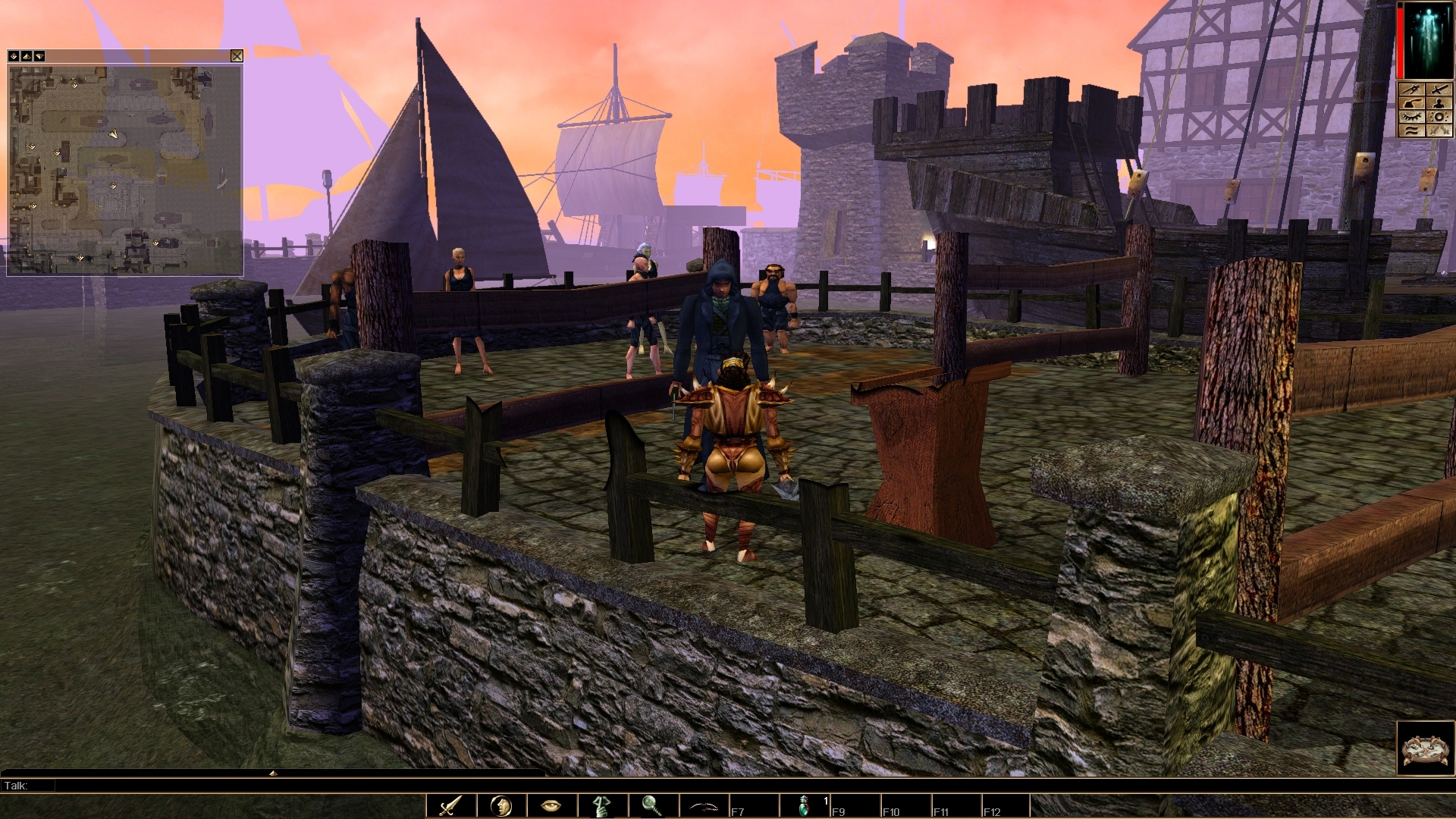The image size is (1456, 819).
Task: Toggle the wavy lines spellbook icon
Action: coord(1411,130)
